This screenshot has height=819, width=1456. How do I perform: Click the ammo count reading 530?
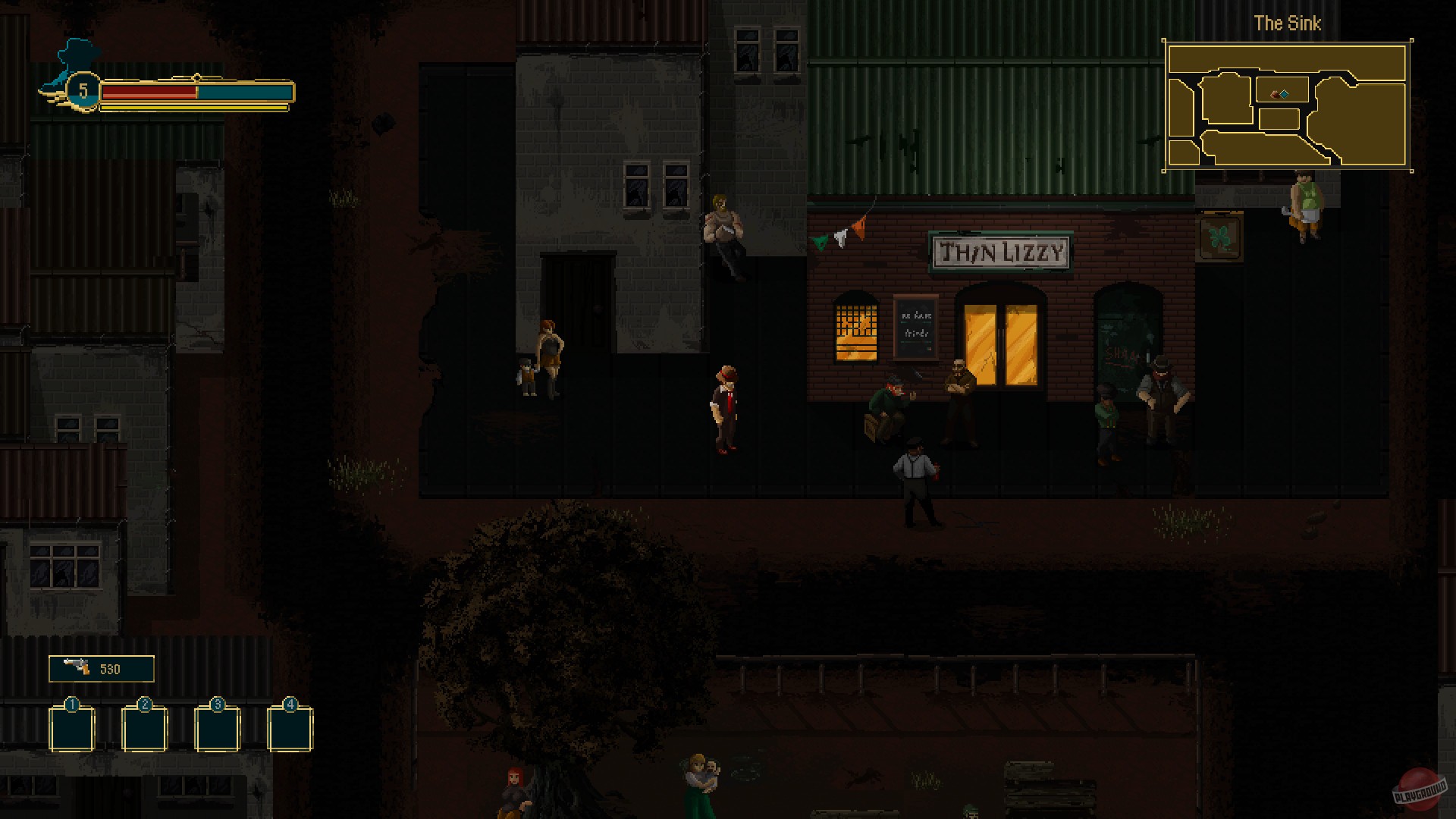coord(111,668)
